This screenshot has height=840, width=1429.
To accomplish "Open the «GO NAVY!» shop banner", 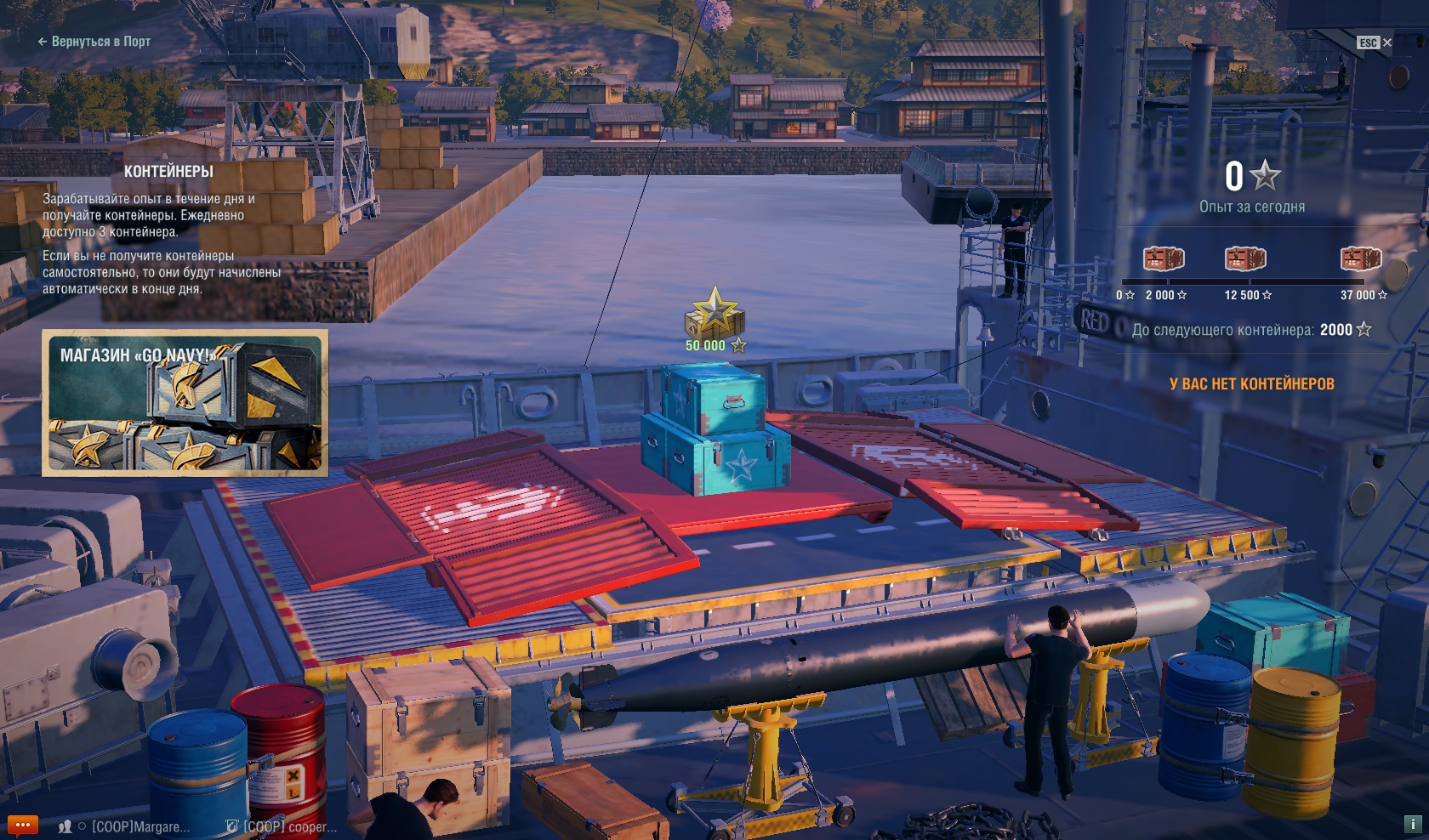I will coord(185,403).
